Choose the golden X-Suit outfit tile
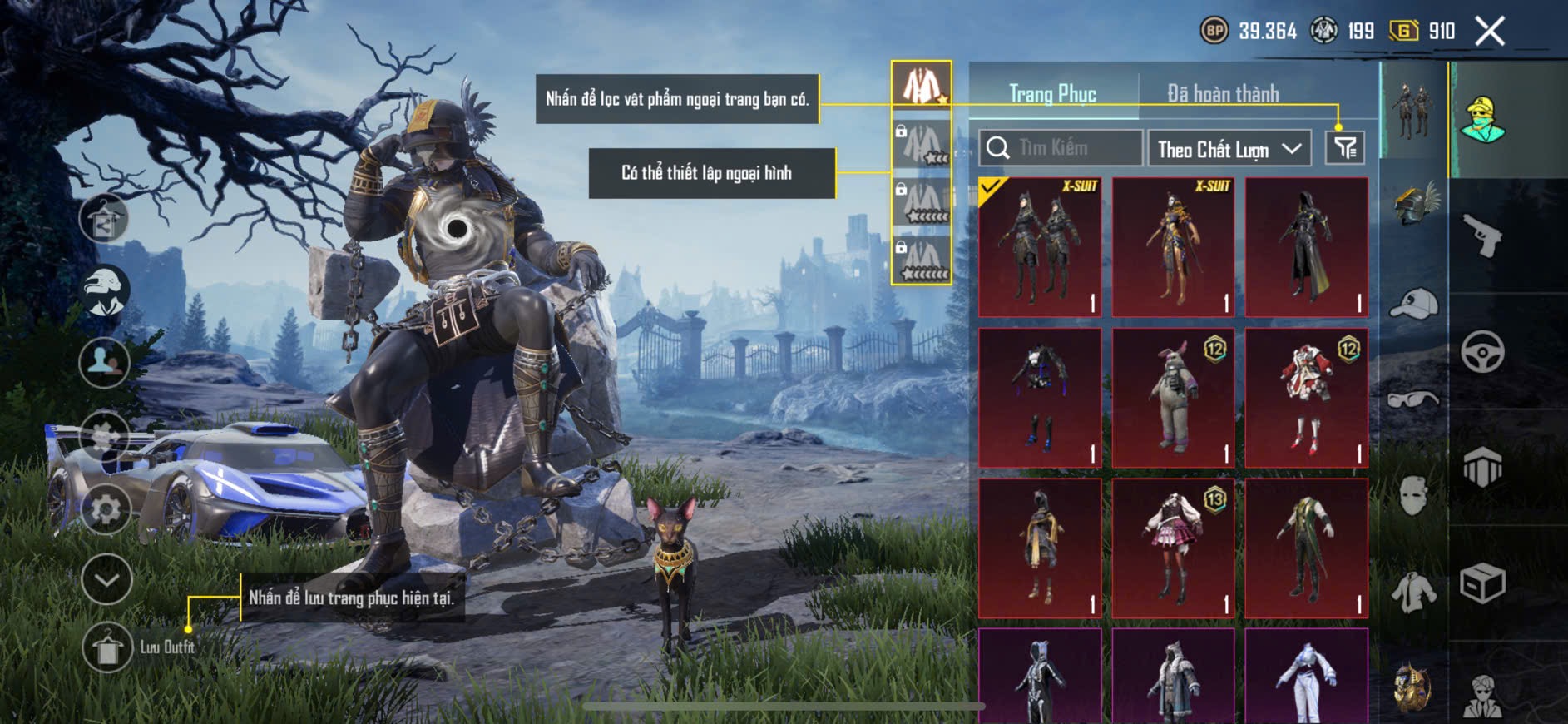 (x=1173, y=247)
